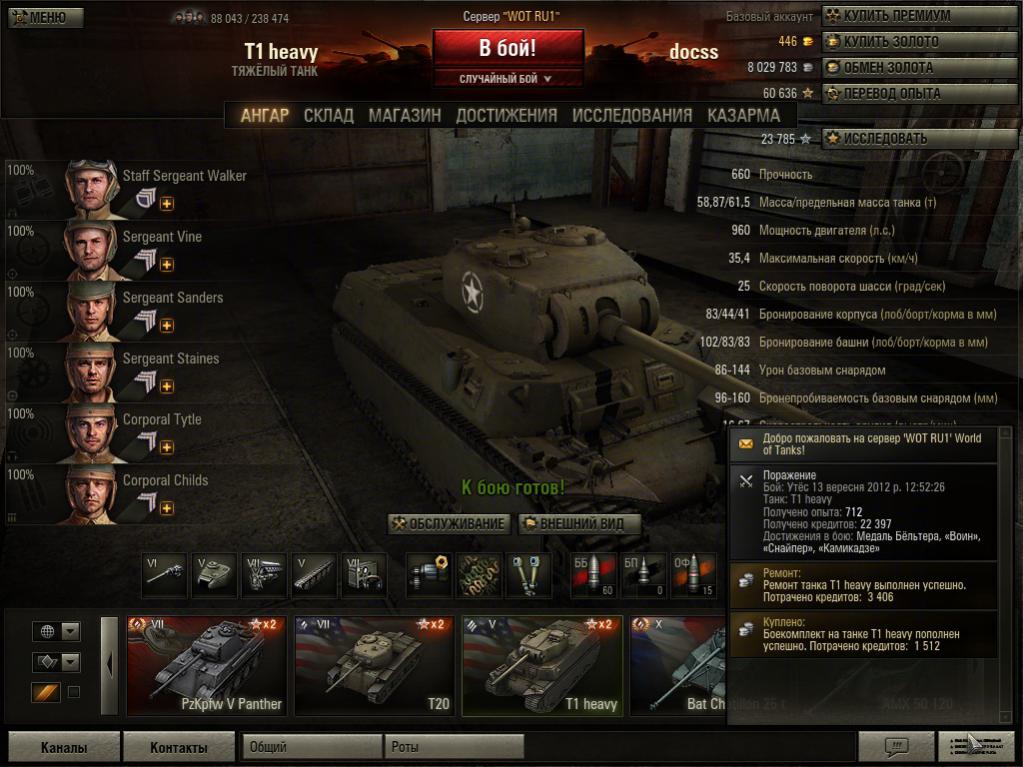Open the МЕНЮ button

37,17
